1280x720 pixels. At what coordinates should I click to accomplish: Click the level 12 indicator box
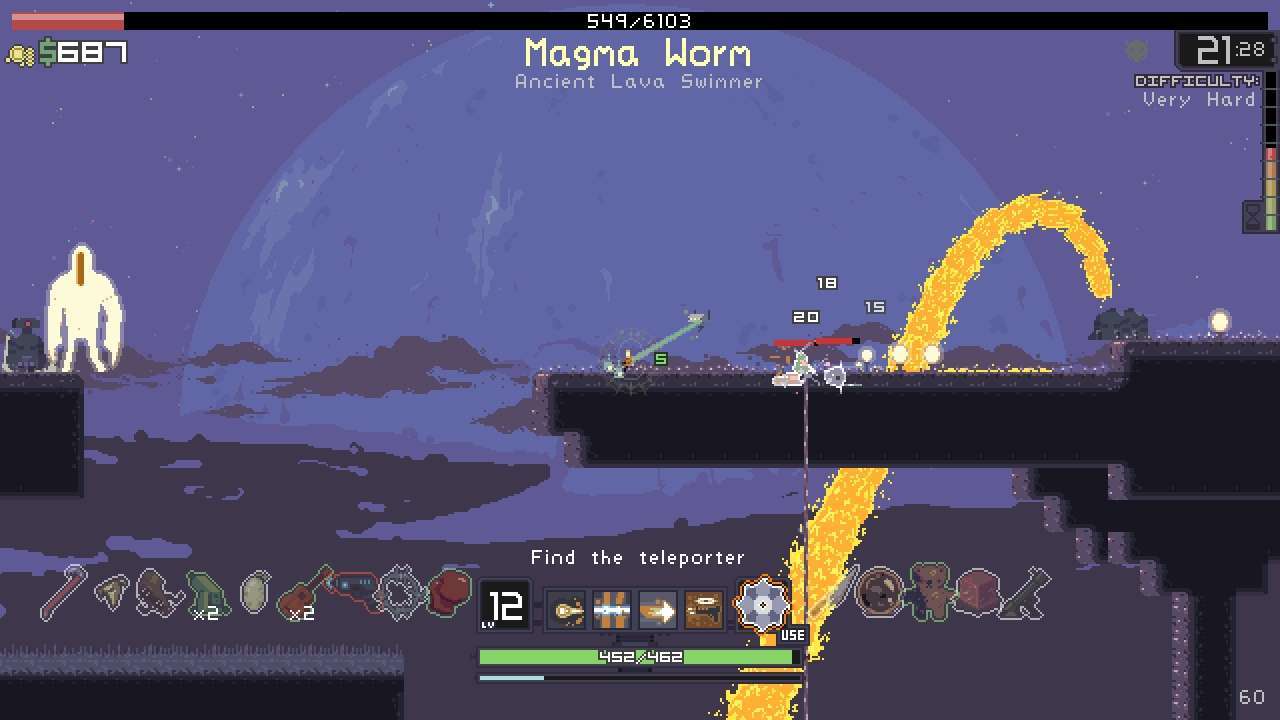click(504, 605)
